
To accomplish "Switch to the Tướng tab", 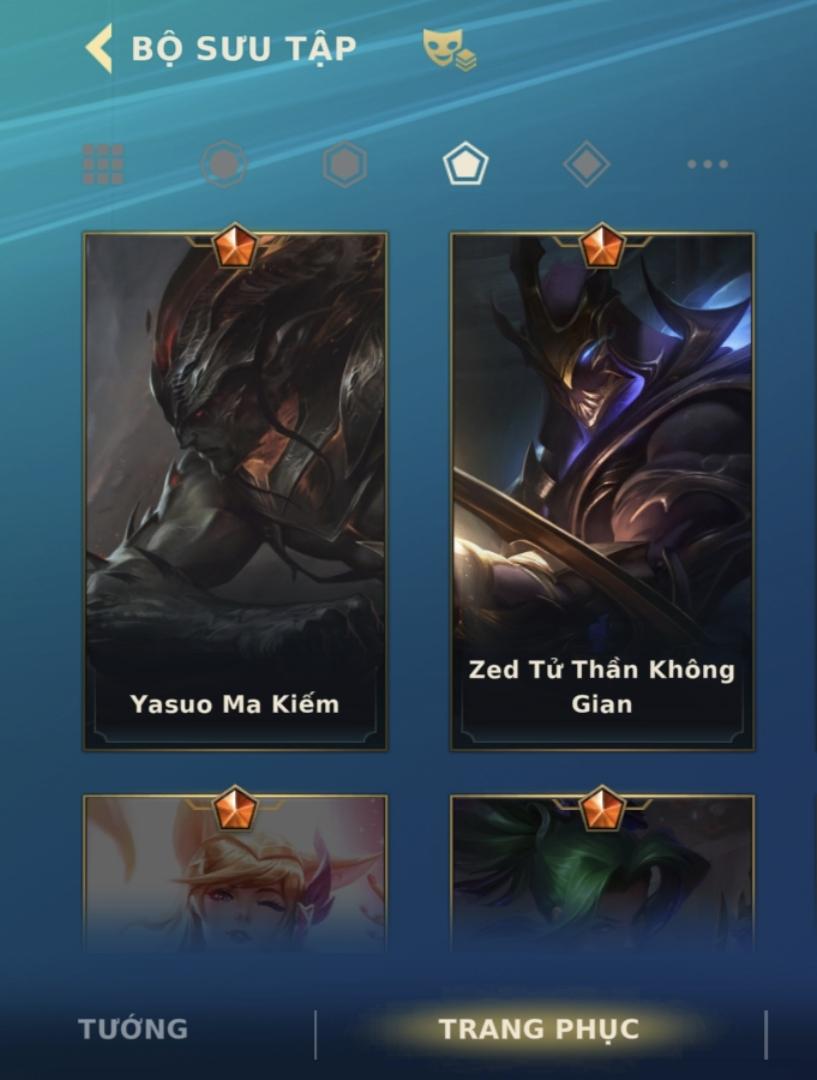I will [133, 1029].
